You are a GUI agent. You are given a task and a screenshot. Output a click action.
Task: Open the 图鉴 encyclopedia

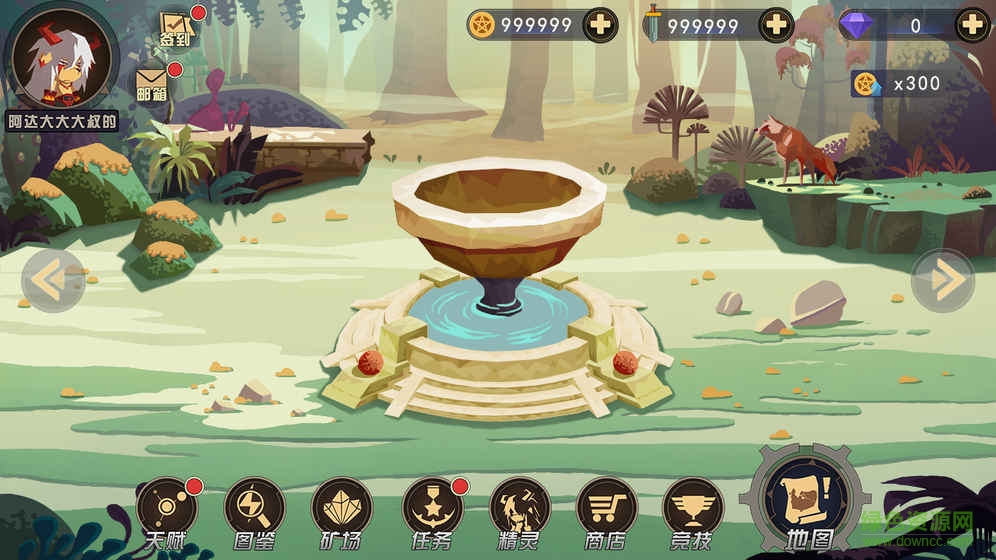[254, 508]
